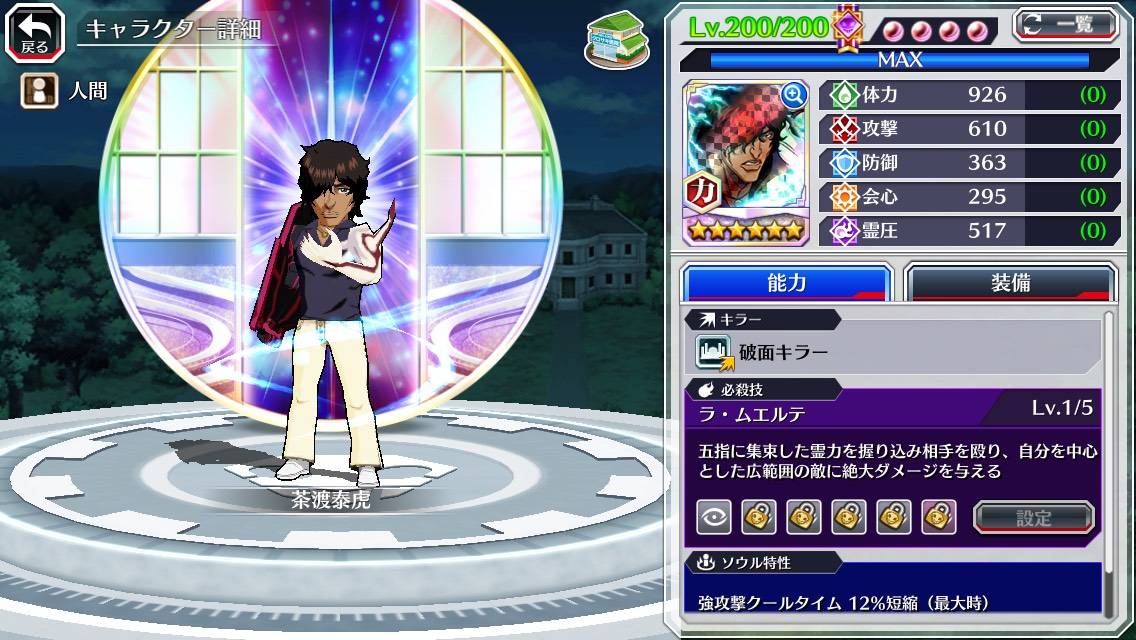The width and height of the screenshot is (1136, 640).
Task: Open the 一覧 character list
Action: tap(1065, 25)
